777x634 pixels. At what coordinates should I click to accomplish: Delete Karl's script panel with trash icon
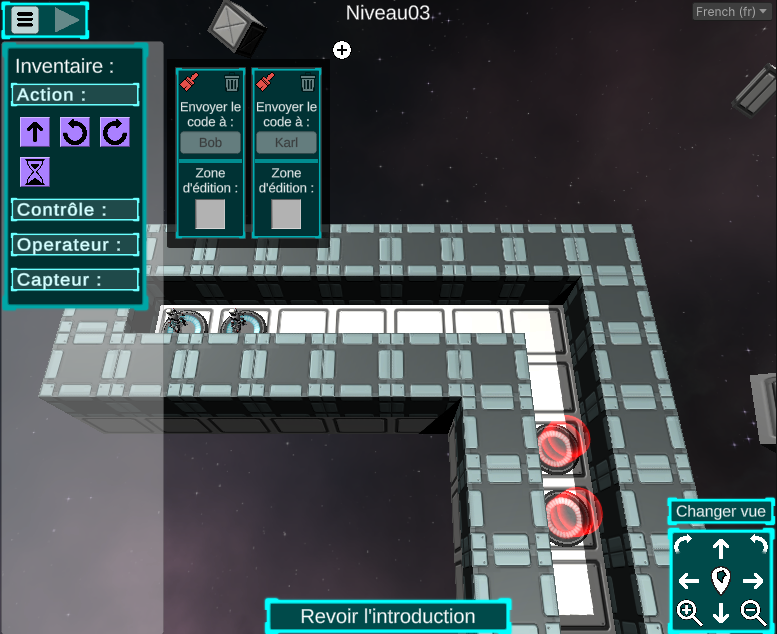point(308,83)
